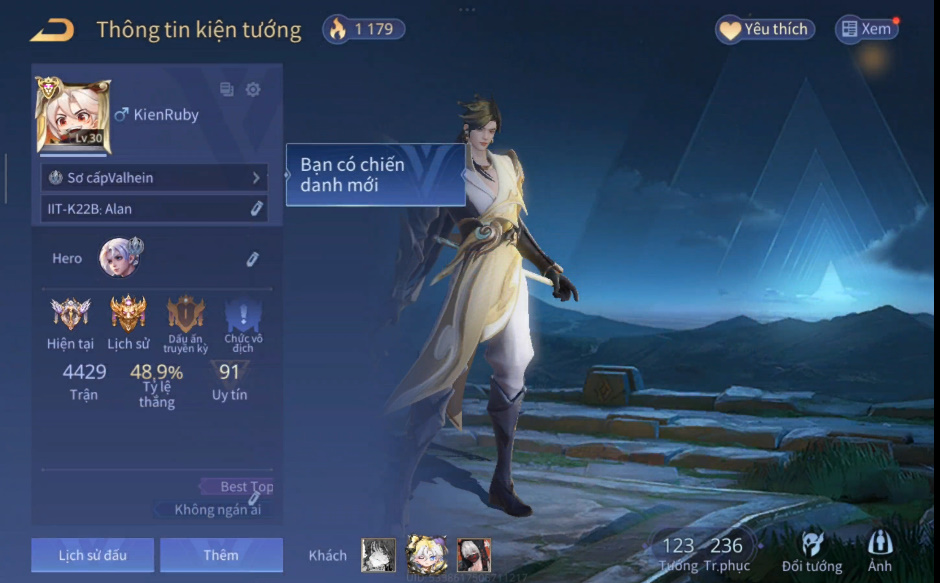The height and width of the screenshot is (583, 940).
Task: Open the Chức vô địch badge
Action: [243, 316]
